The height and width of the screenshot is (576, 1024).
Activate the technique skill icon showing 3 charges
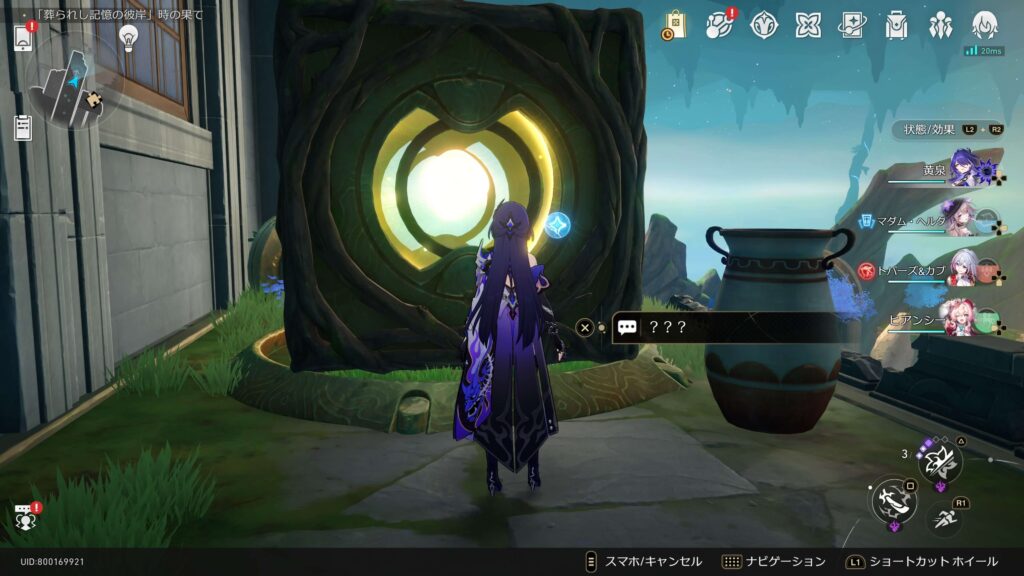click(x=940, y=461)
